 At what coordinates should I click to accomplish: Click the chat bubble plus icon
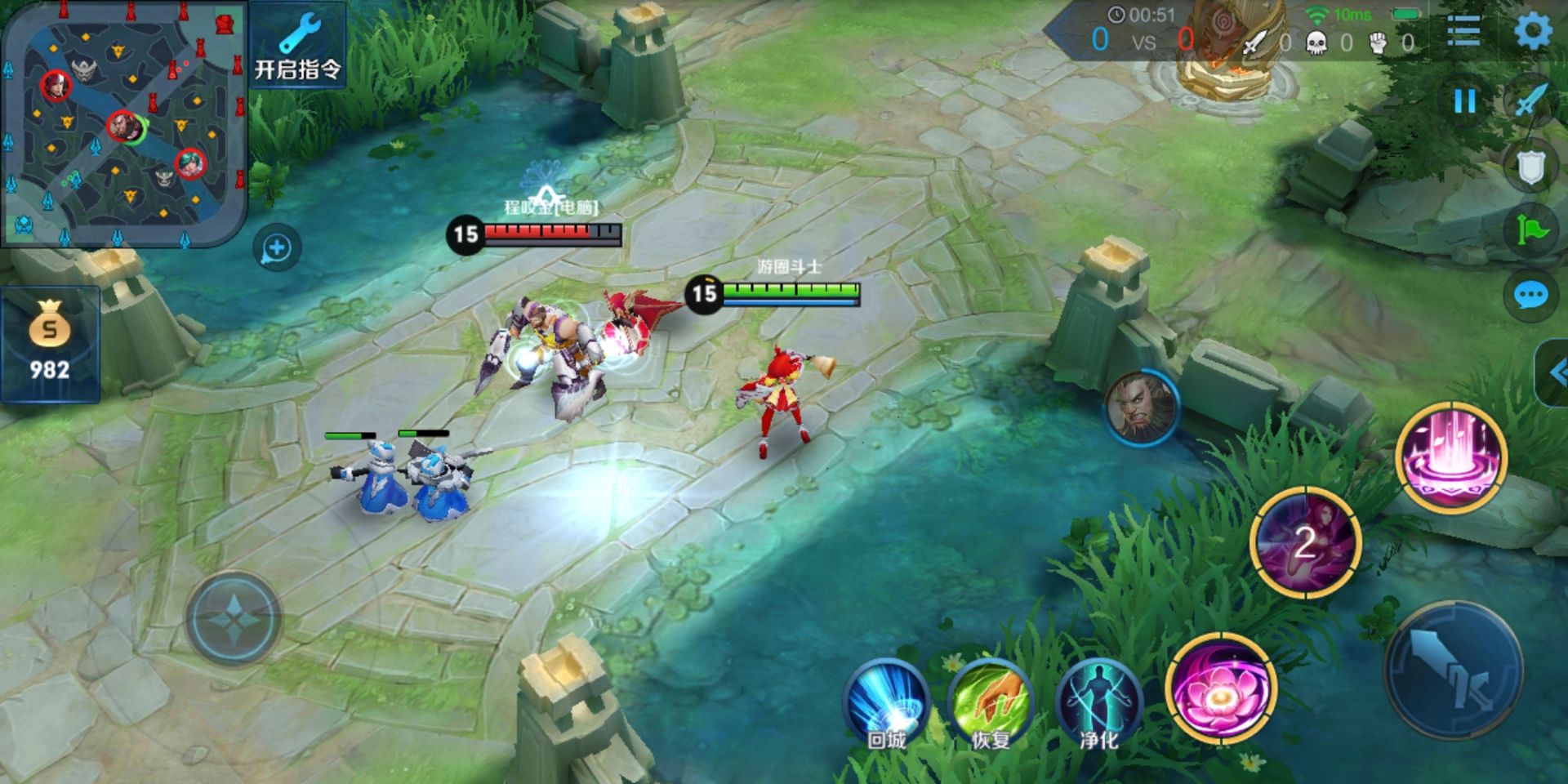(277, 248)
